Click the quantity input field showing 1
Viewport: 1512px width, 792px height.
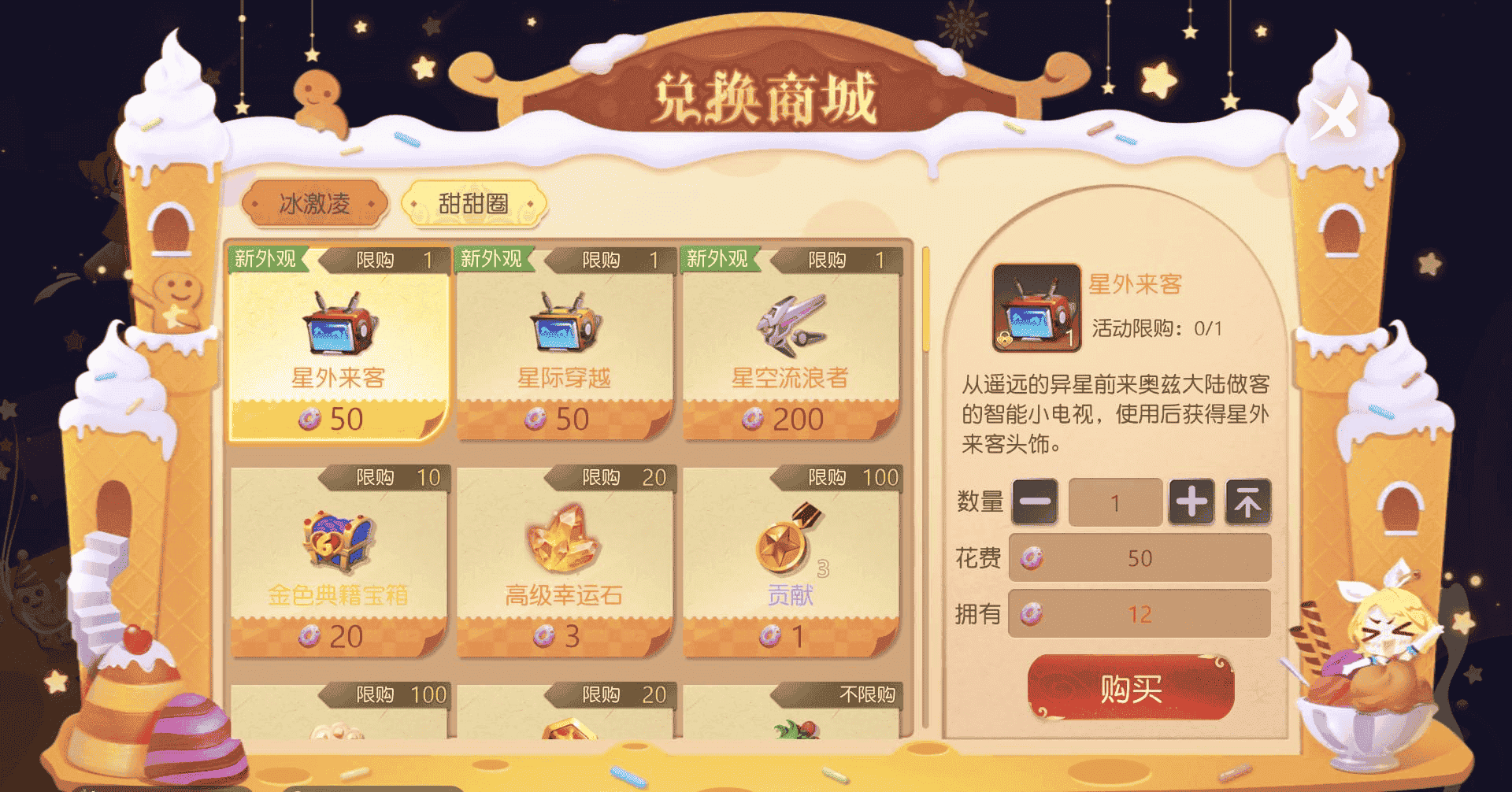pyautogui.click(x=1115, y=501)
